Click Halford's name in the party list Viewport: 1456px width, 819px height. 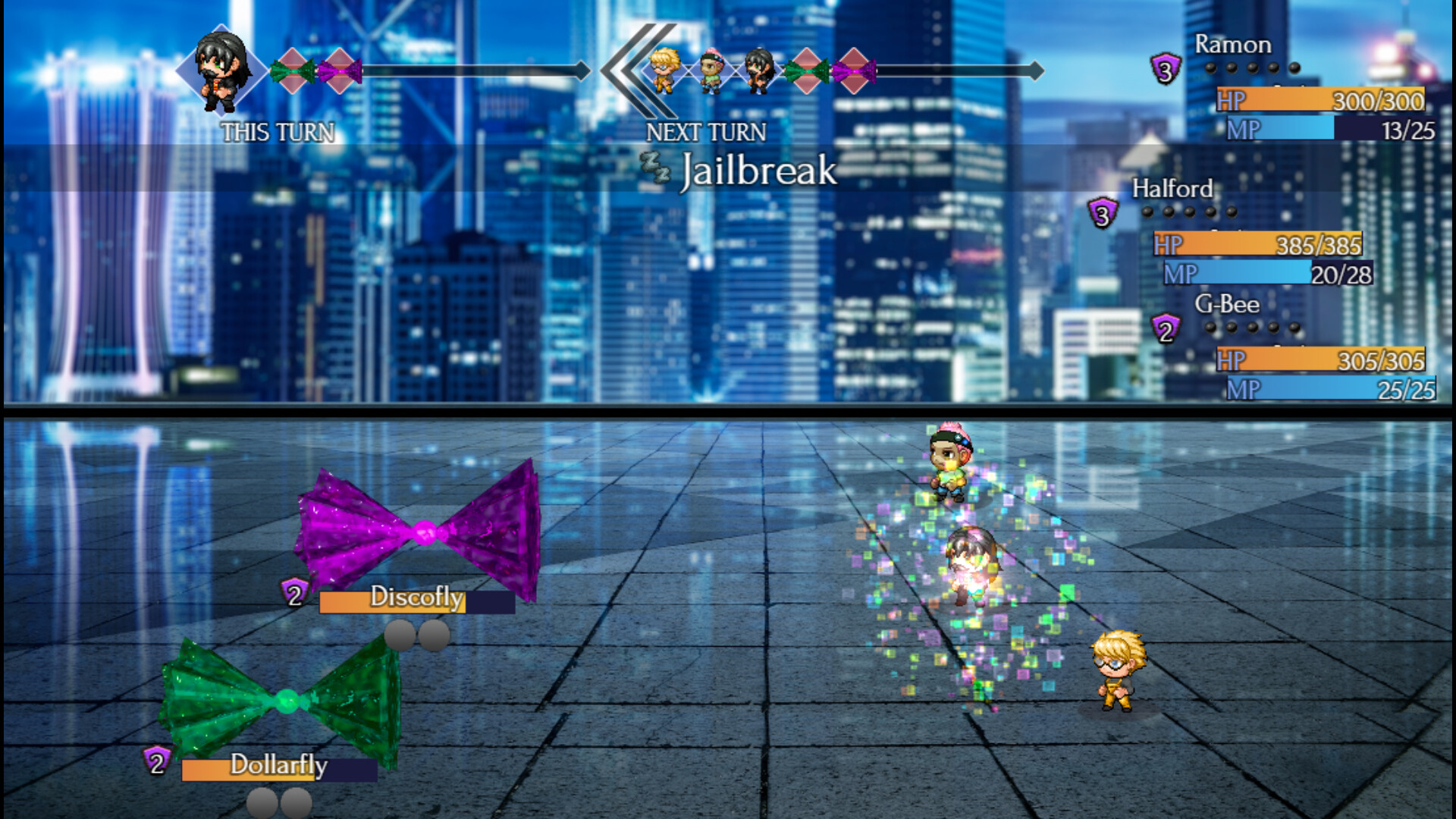[x=1172, y=188]
